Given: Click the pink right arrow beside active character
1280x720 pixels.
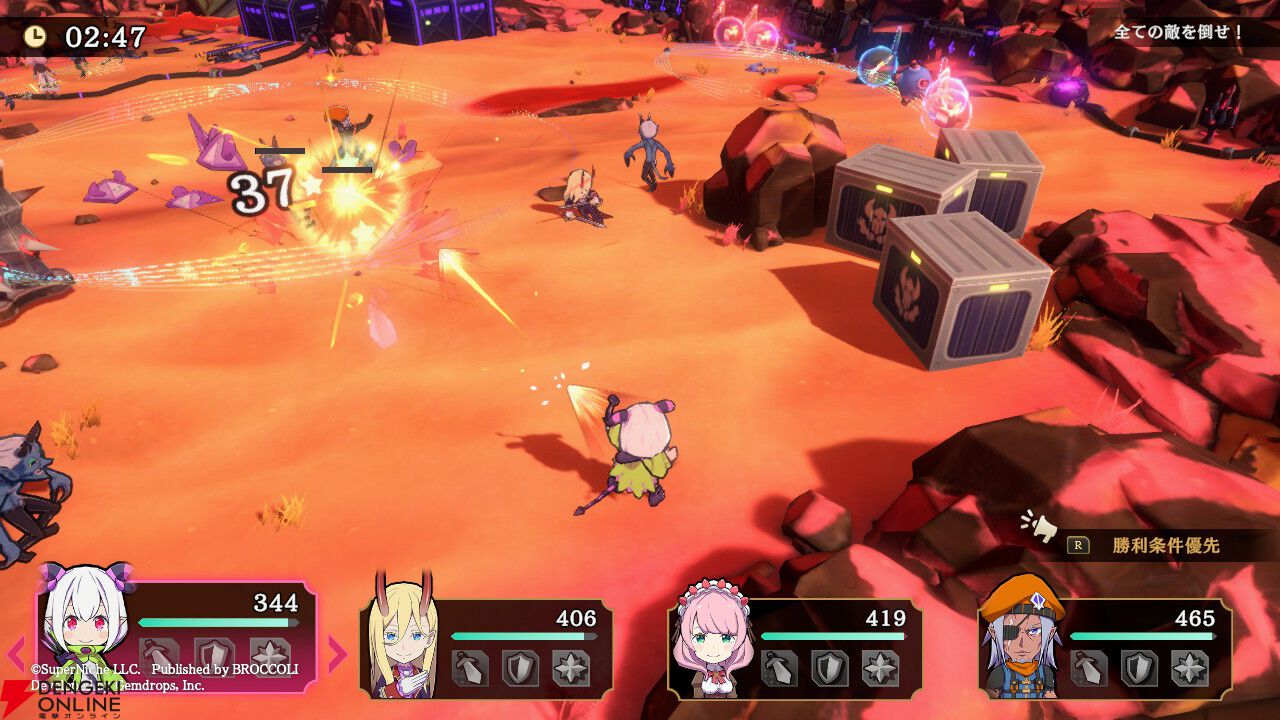Looking at the screenshot, I should point(337,654).
